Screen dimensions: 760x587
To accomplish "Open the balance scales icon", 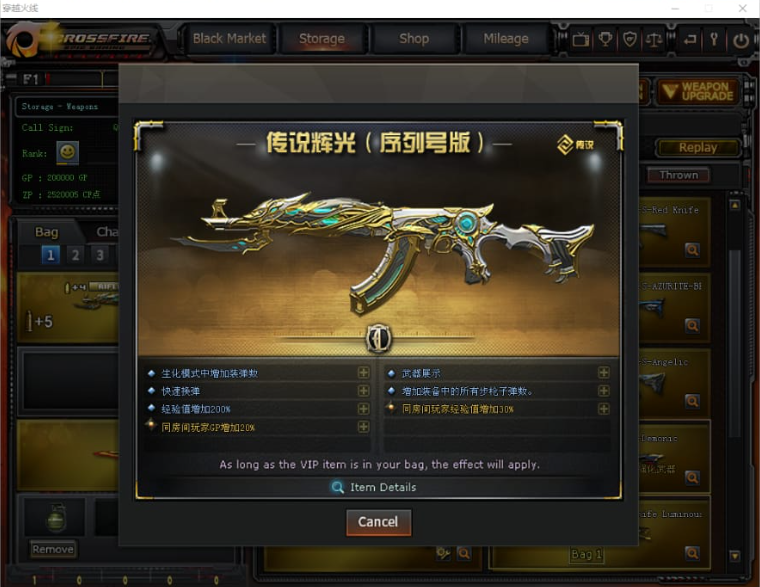I will (655, 40).
